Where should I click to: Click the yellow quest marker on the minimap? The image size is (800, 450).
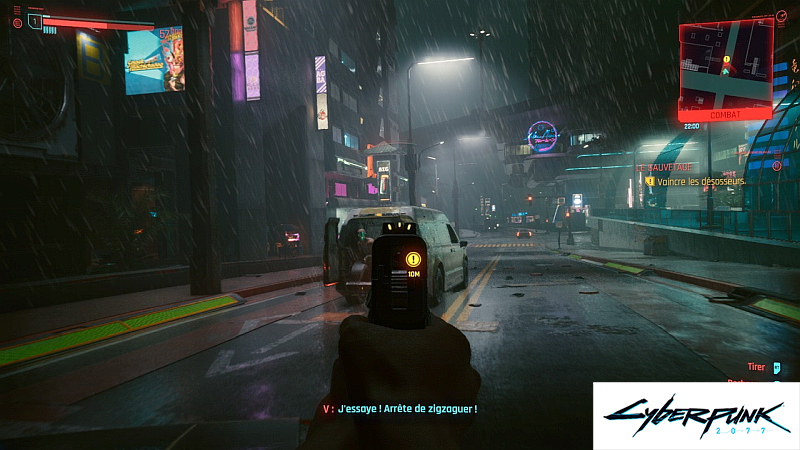click(726, 59)
